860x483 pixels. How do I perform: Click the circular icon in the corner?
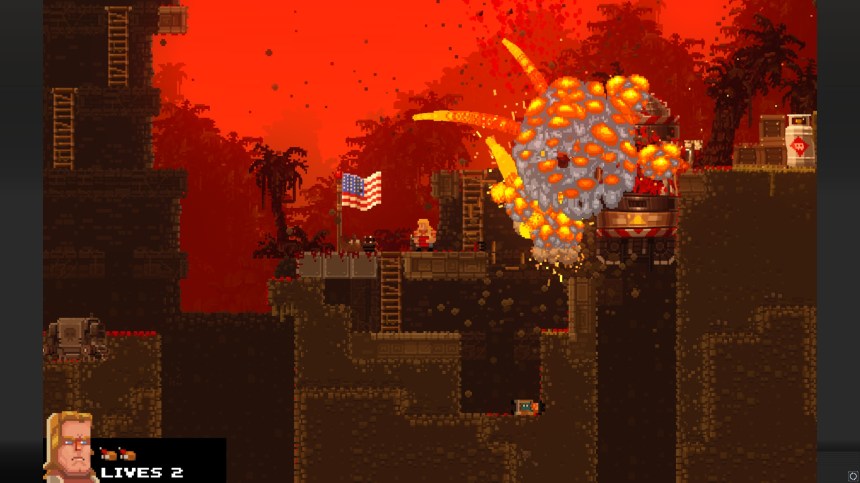click(x=852, y=476)
